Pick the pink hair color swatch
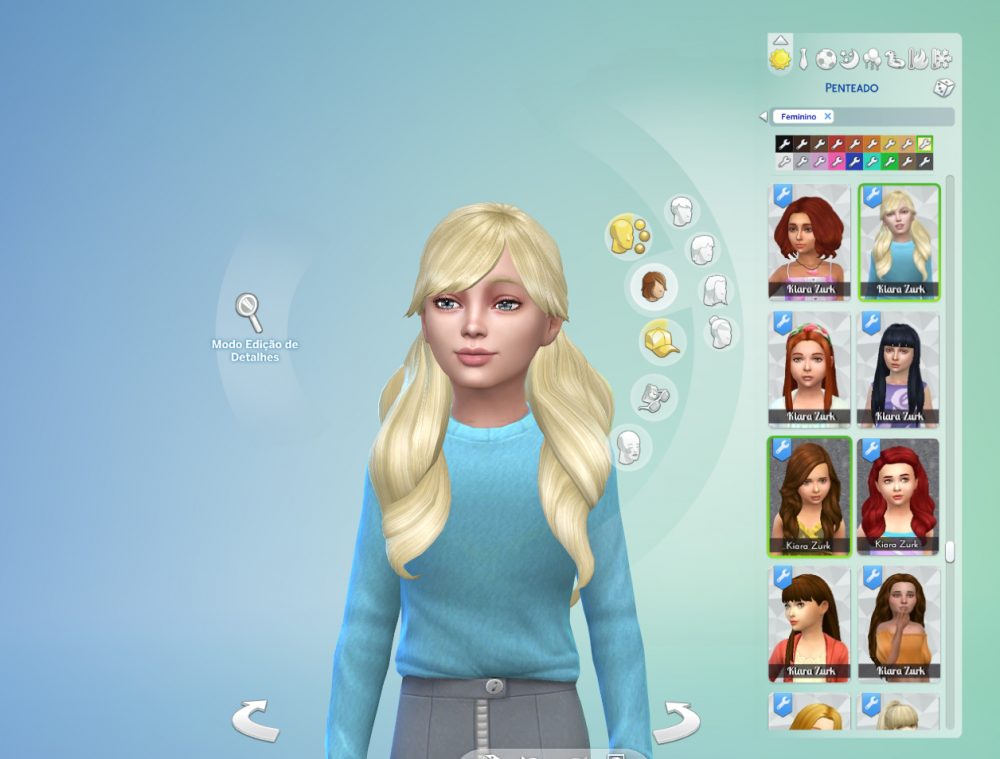The width and height of the screenshot is (1000, 759). pyautogui.click(x=837, y=161)
